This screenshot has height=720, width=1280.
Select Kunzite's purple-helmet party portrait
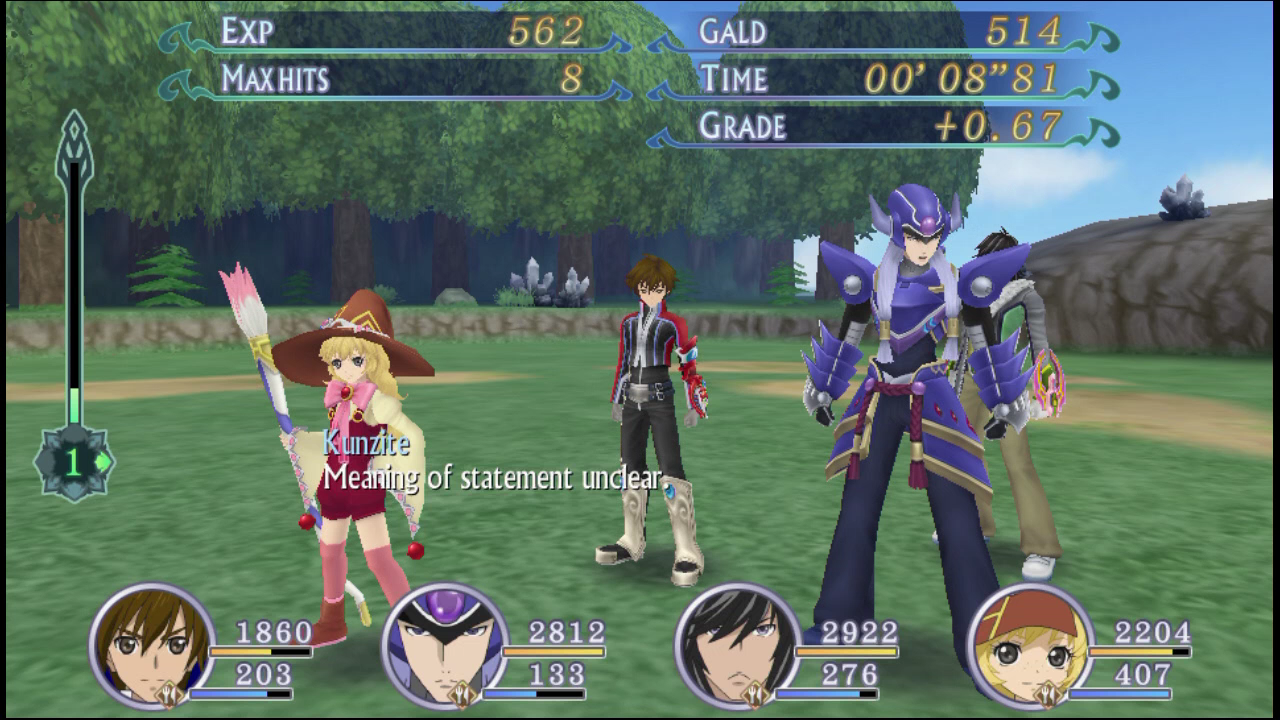(x=445, y=645)
